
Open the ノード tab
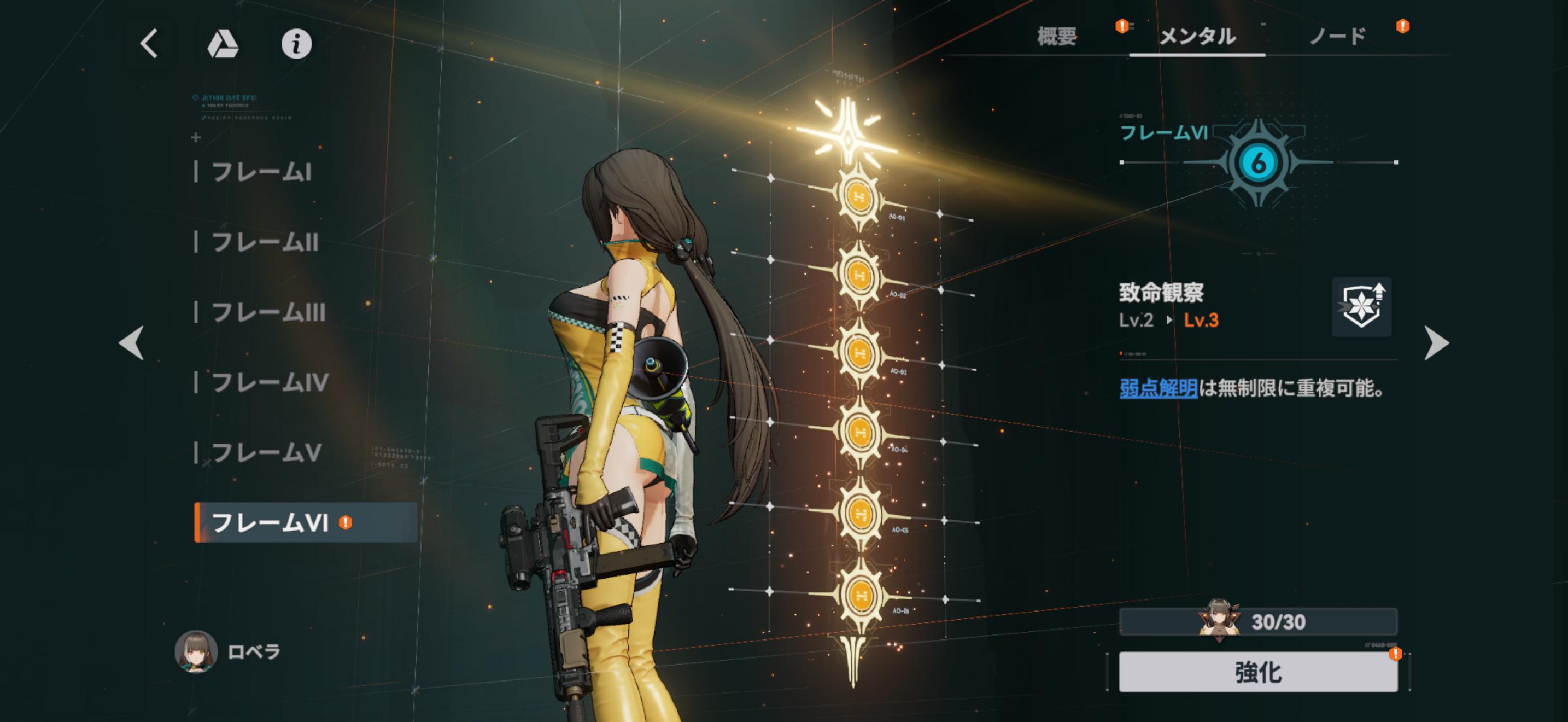[1337, 37]
